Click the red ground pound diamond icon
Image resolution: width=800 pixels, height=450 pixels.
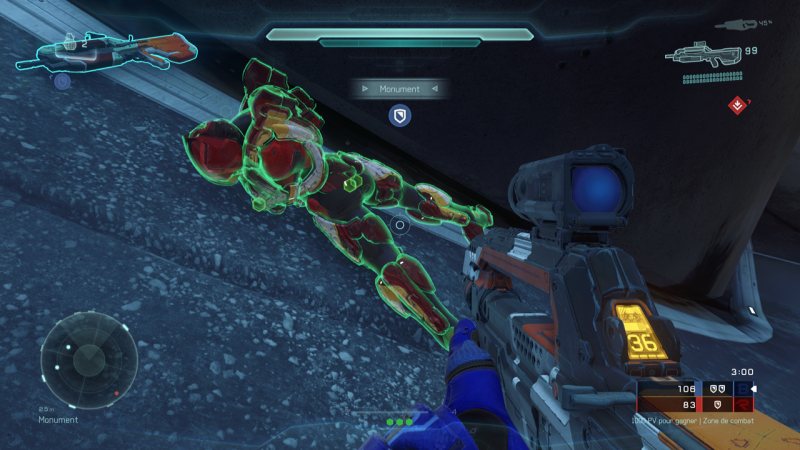tap(737, 104)
